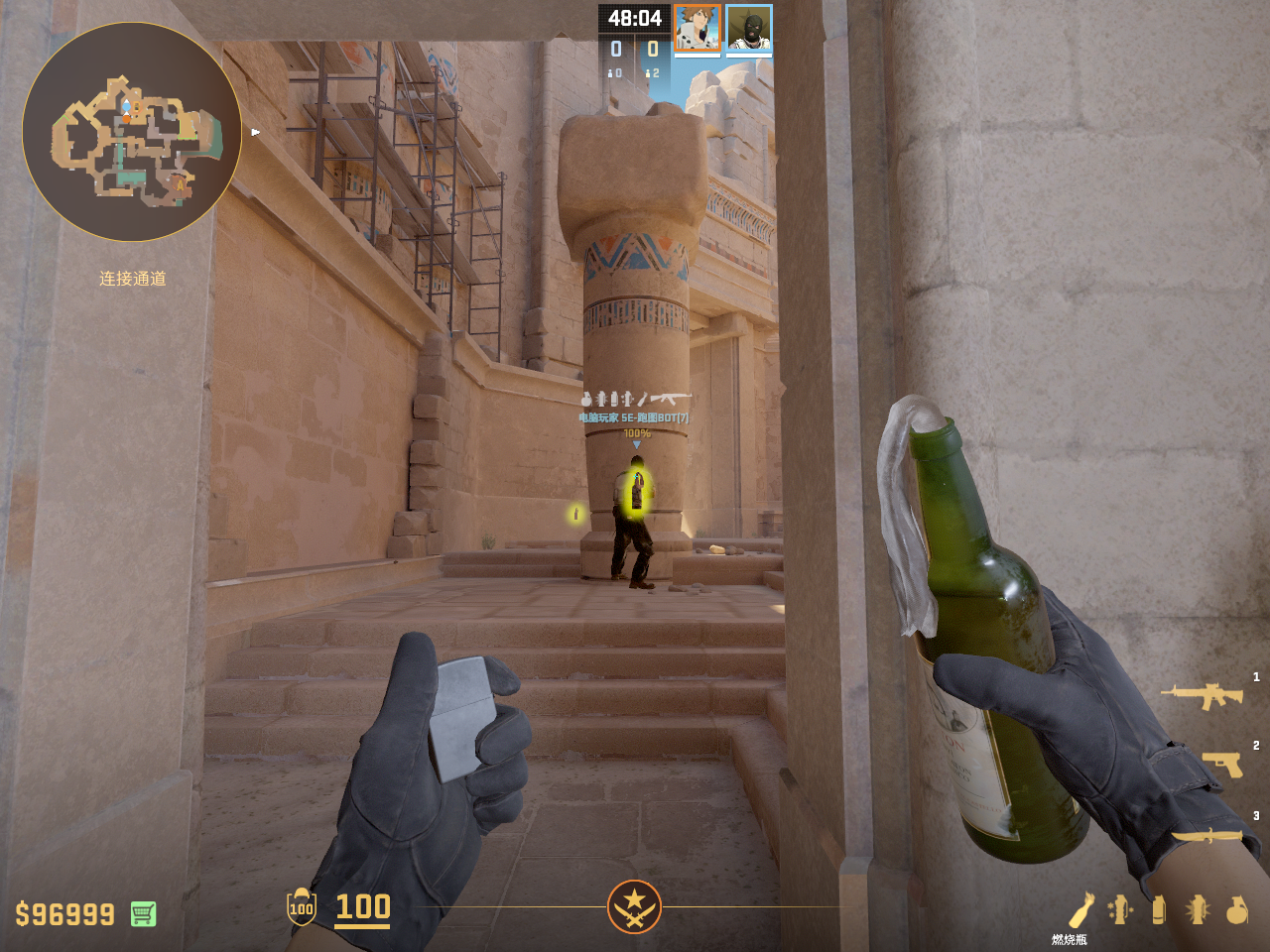Viewport: 1270px width, 952px height.
Task: Click the circular minimap radar
Action: (132, 132)
